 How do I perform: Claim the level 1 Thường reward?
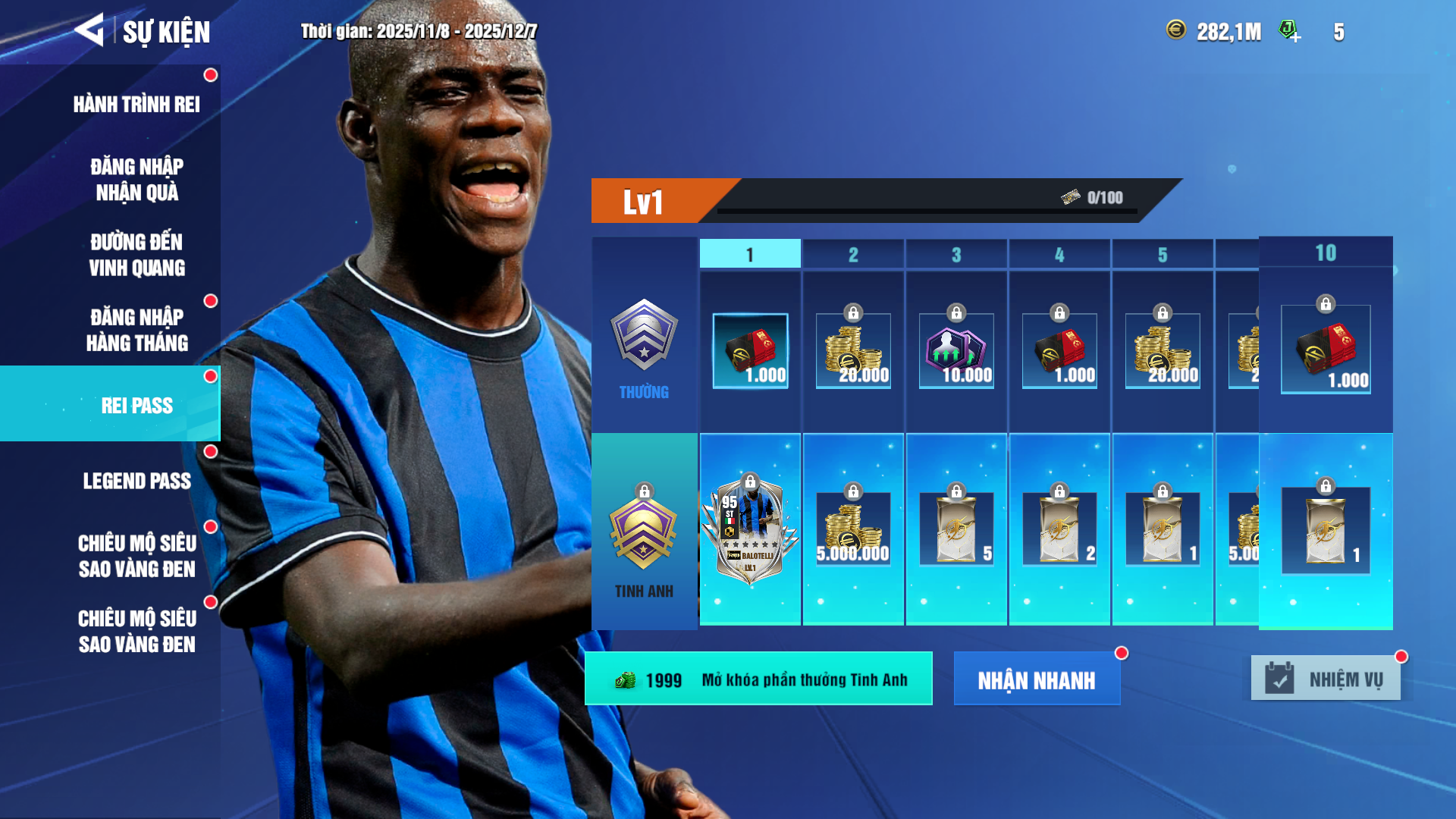click(x=750, y=351)
